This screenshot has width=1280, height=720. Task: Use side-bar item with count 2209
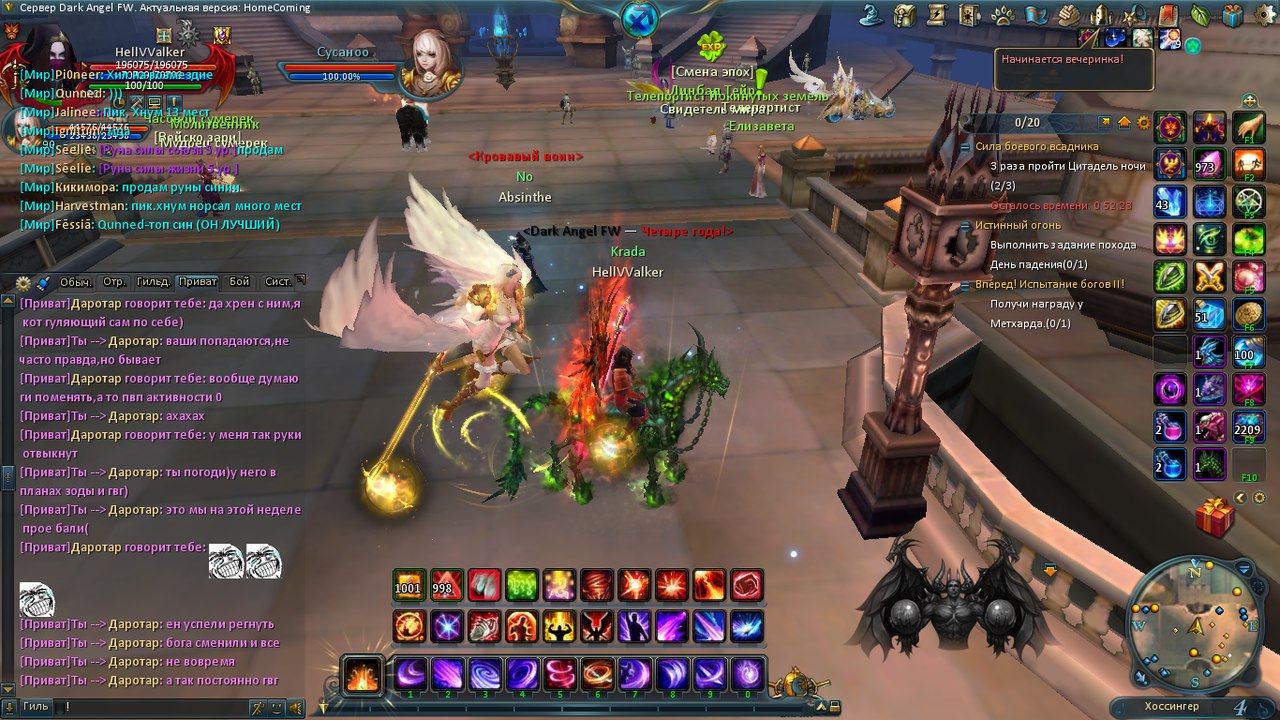1248,425
